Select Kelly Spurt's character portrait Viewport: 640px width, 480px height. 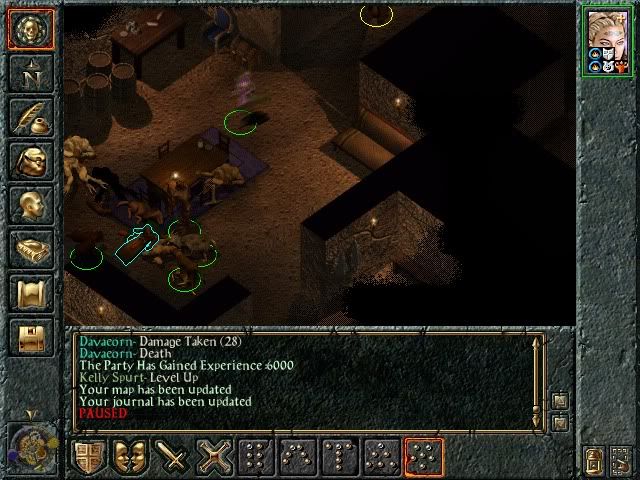[x=607, y=41]
